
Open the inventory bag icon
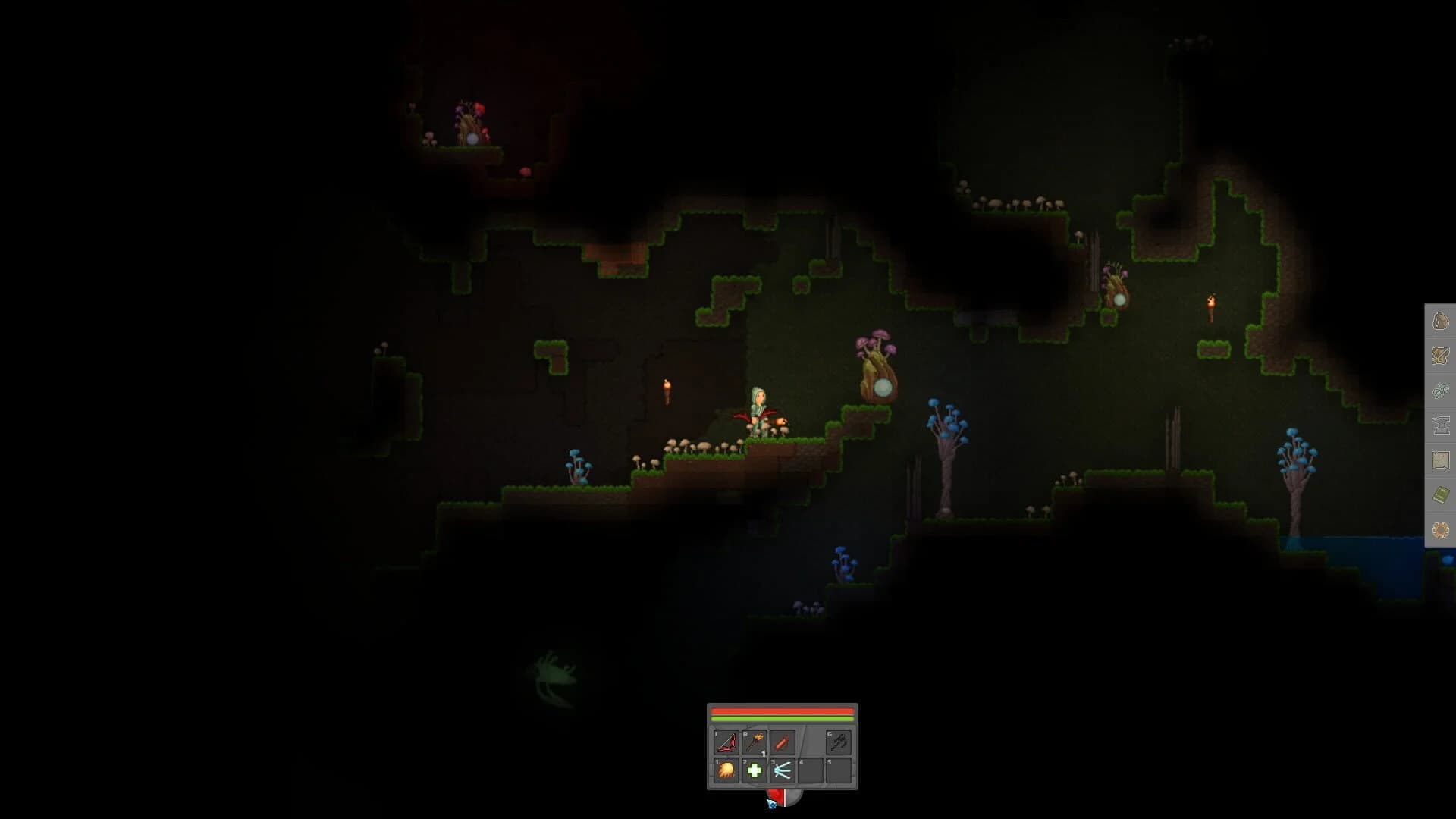click(1440, 321)
